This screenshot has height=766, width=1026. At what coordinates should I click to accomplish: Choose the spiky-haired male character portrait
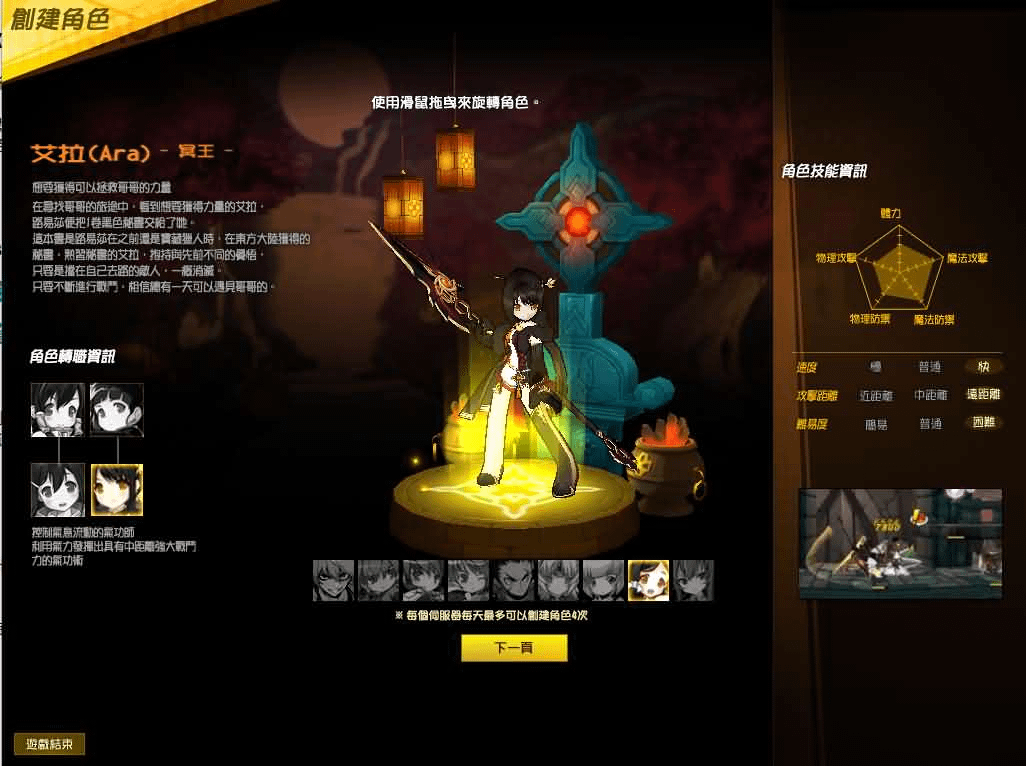coord(512,580)
